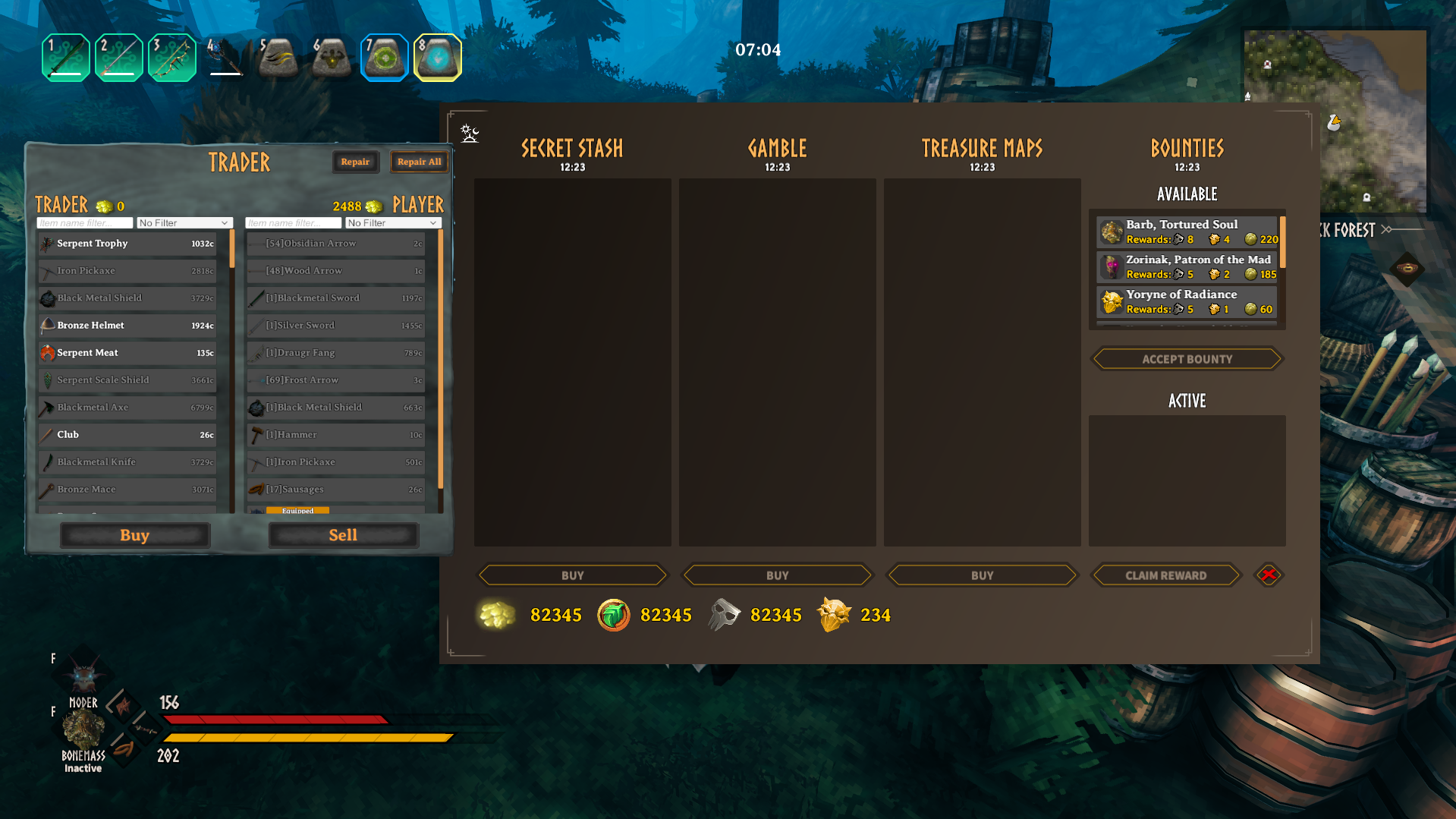This screenshot has width=1456, height=819.
Task: Click the portal stone in hotbar slot 8
Action: (x=438, y=57)
